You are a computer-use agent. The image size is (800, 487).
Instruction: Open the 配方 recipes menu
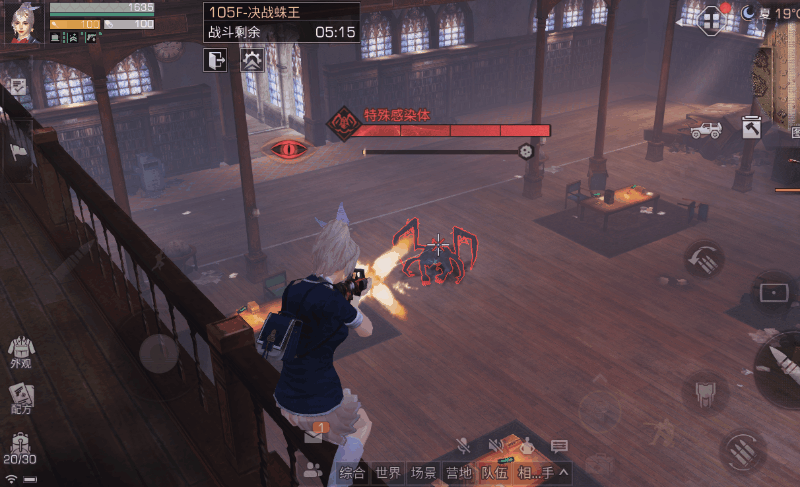point(20,397)
